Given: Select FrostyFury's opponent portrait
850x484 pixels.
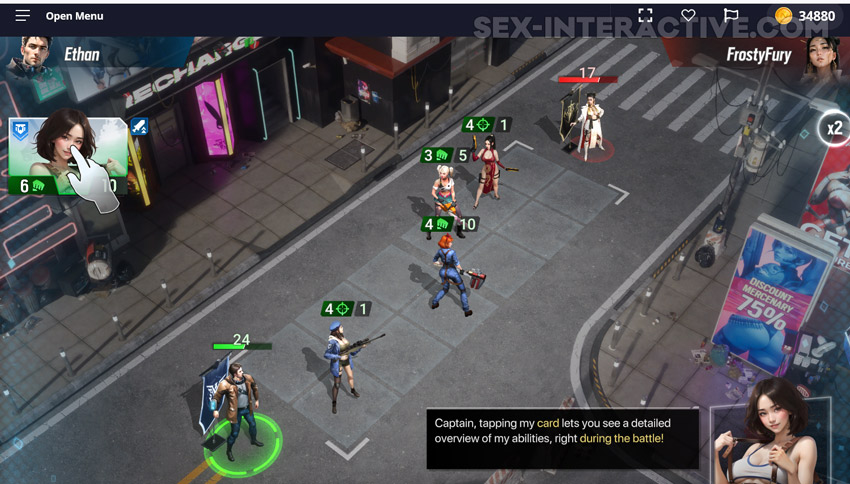Looking at the screenshot, I should pyautogui.click(x=820, y=56).
